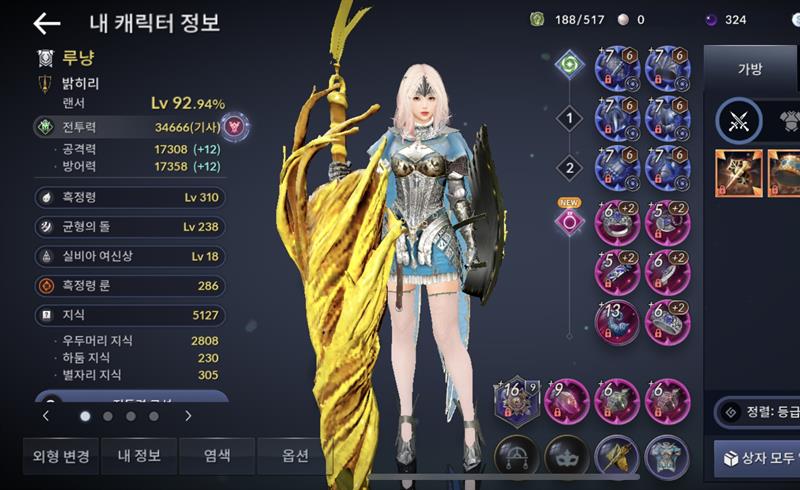Open the 외형 변경 appearance menu
This screenshot has height=490, width=800.
[x=58, y=455]
